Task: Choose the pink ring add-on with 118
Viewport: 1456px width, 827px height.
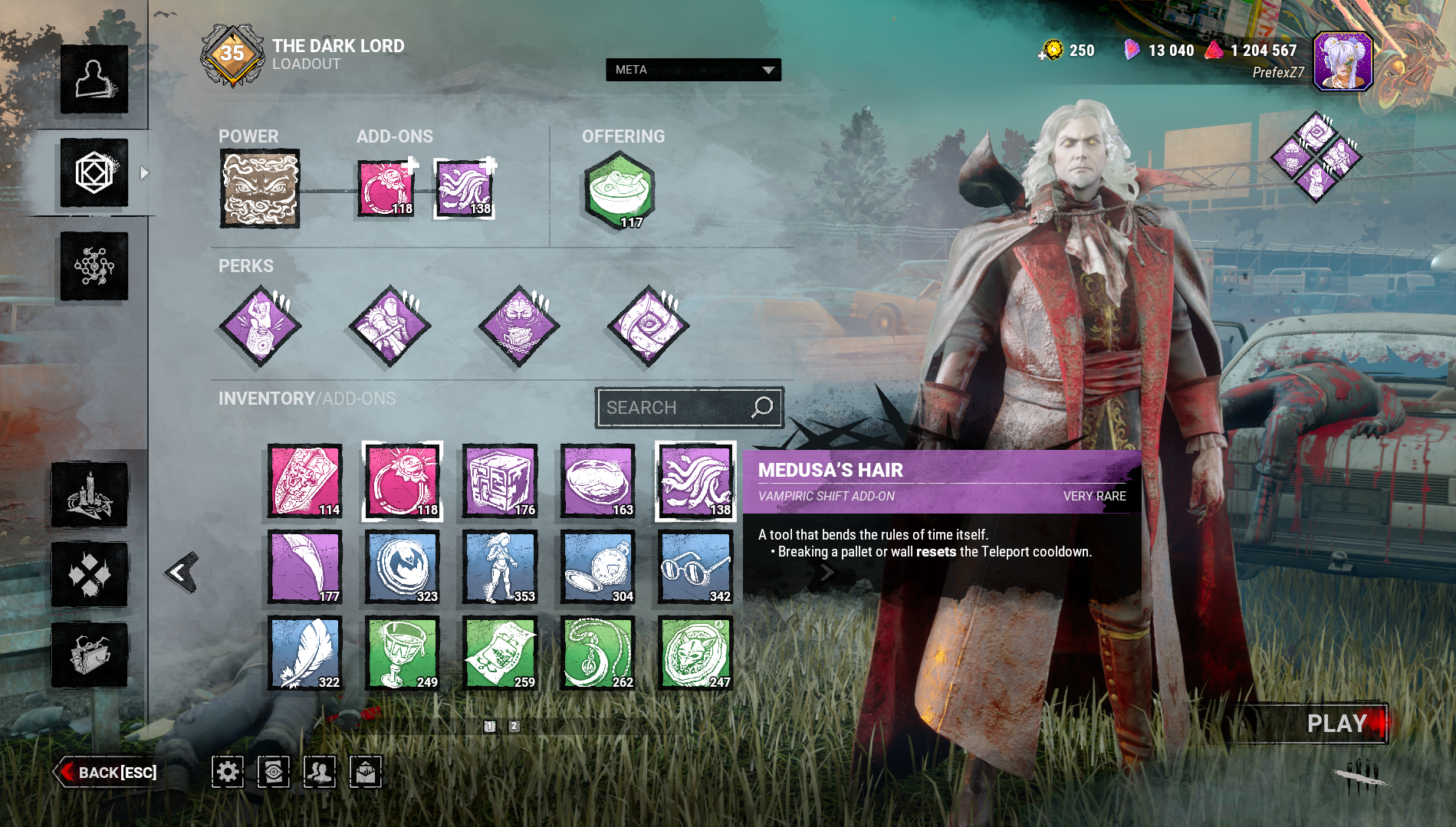Action: (x=403, y=481)
